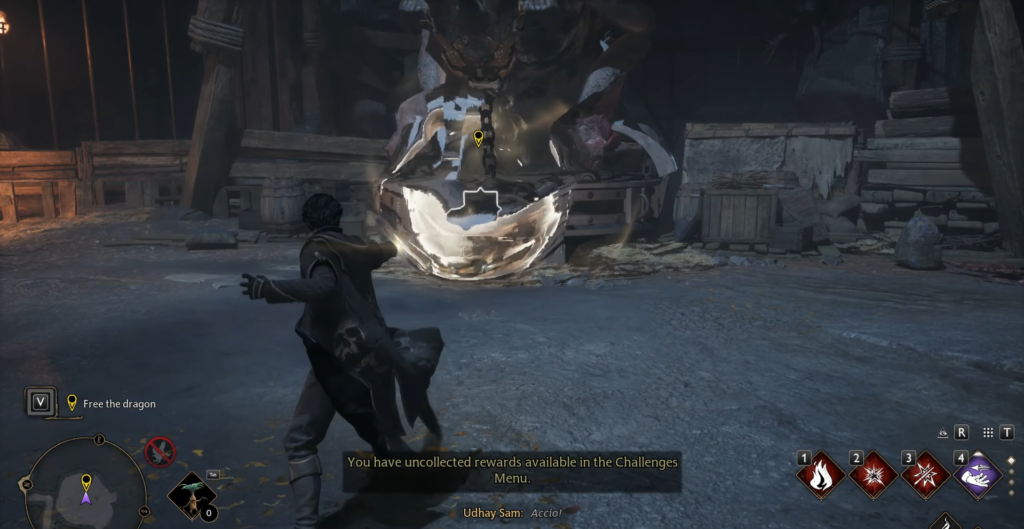
Task: Click the Revelio eye triangle icon
Action: click(x=942, y=433)
